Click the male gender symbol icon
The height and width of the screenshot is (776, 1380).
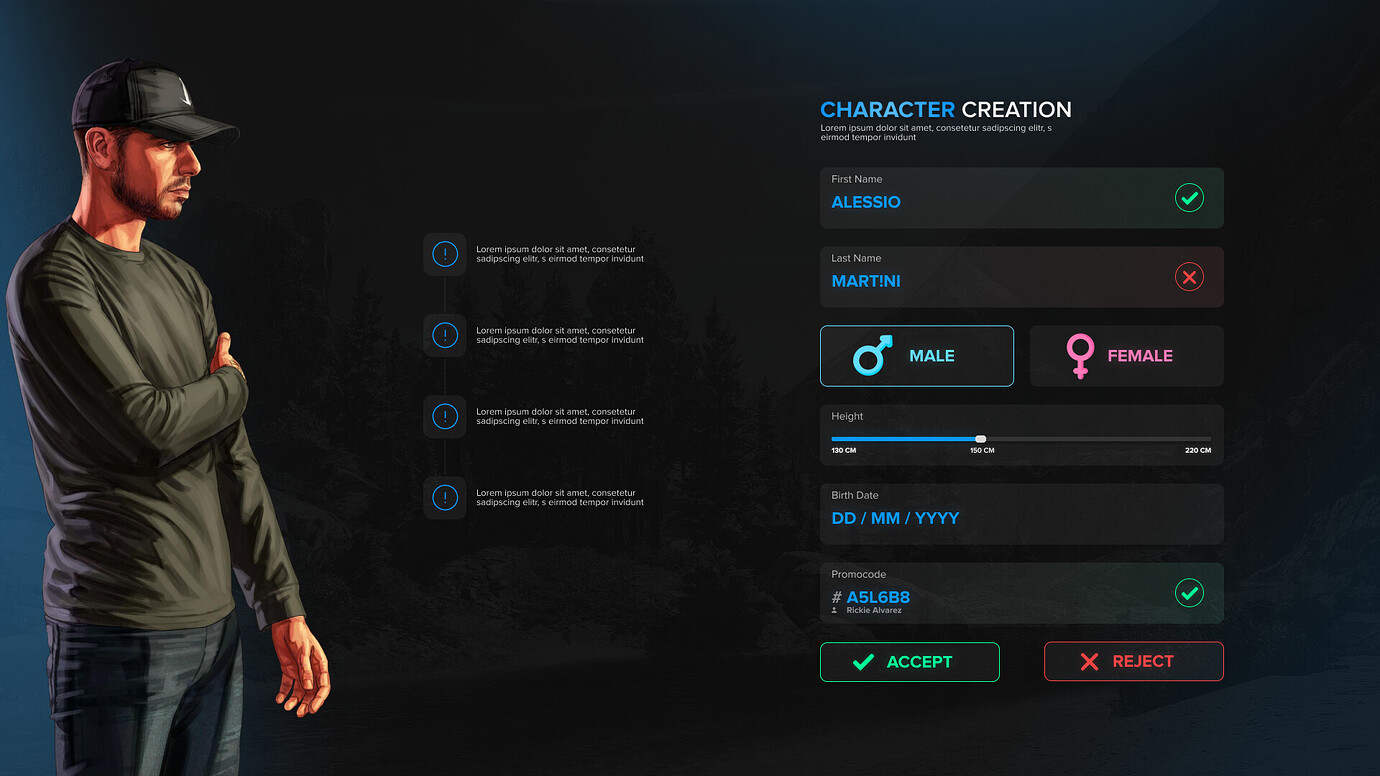869,354
